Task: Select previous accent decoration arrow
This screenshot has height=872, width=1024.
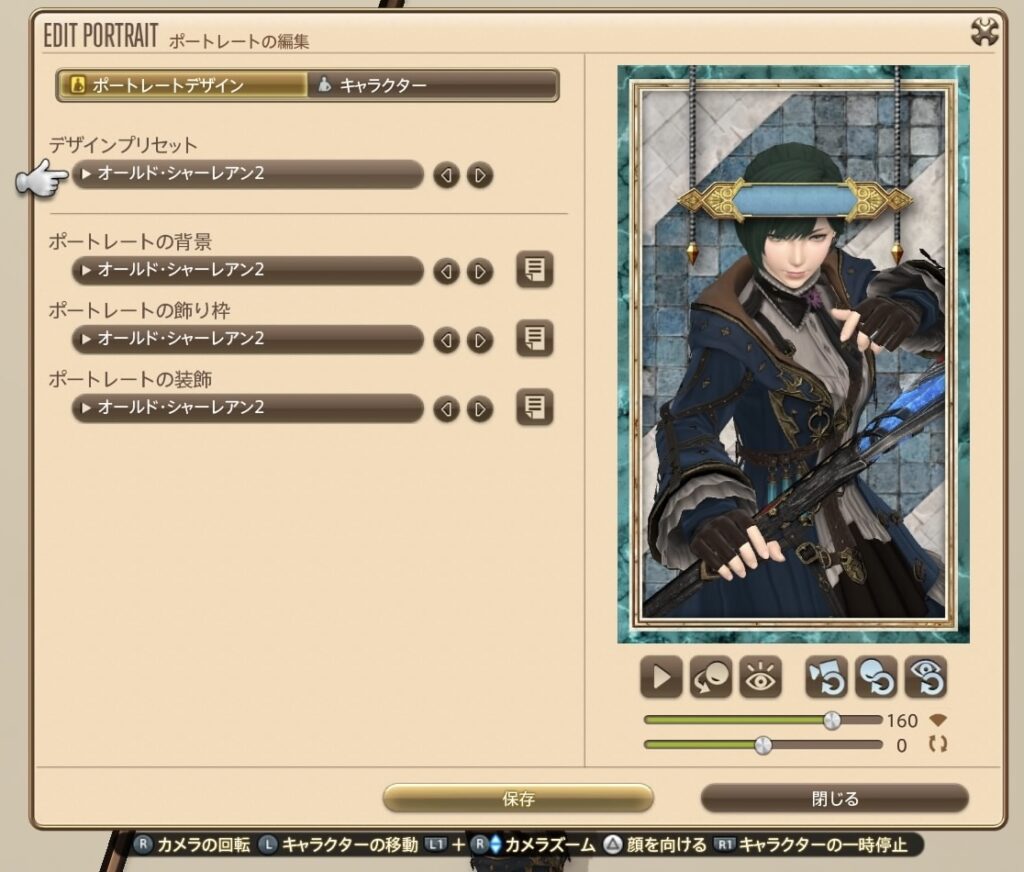Action: coord(446,409)
